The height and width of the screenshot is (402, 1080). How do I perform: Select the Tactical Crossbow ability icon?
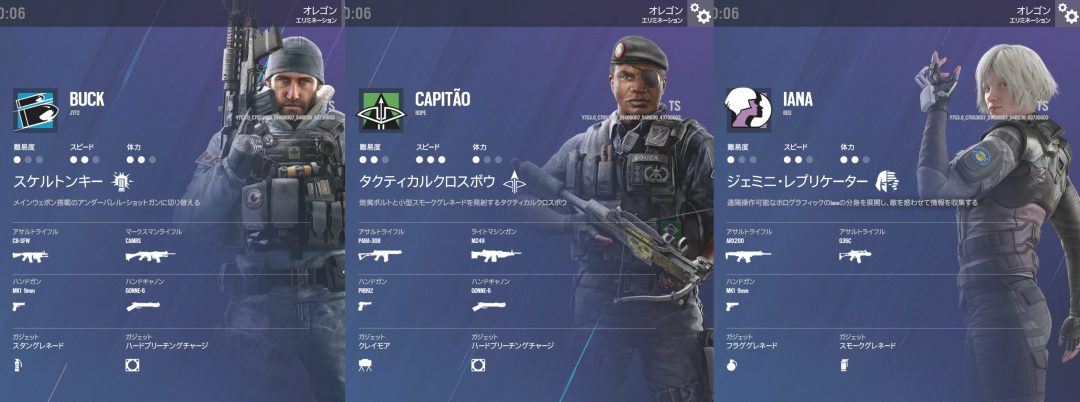tap(513, 181)
